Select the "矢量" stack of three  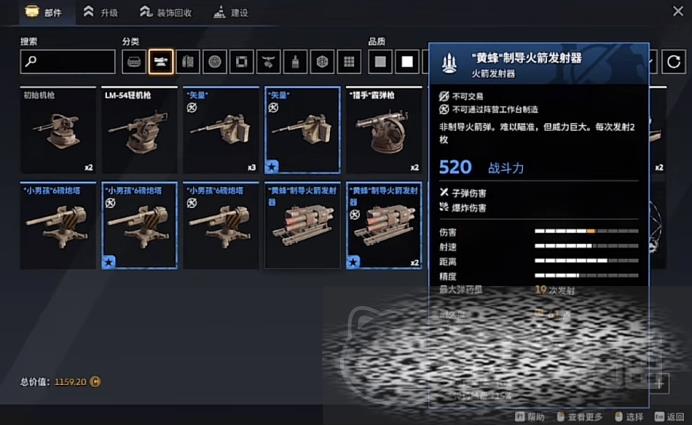pos(221,131)
